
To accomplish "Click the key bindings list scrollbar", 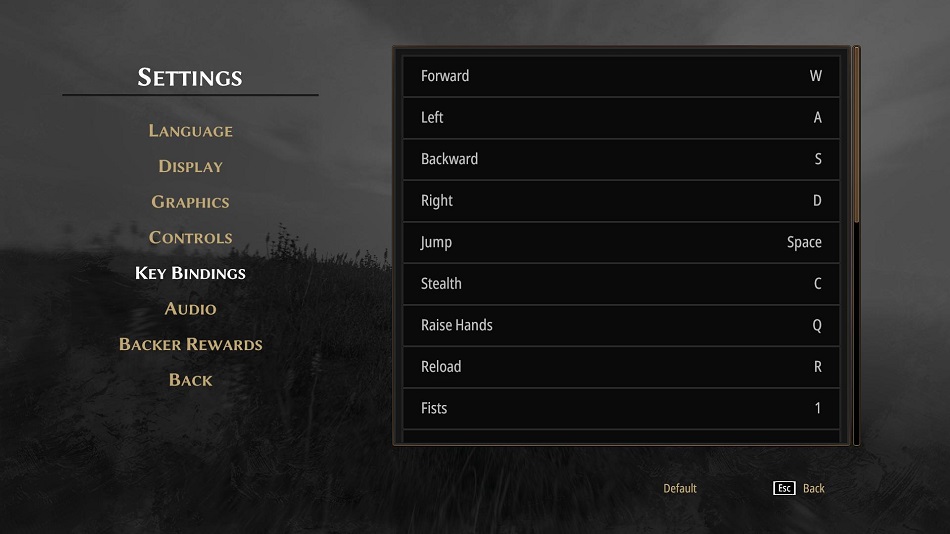I will click(856, 135).
